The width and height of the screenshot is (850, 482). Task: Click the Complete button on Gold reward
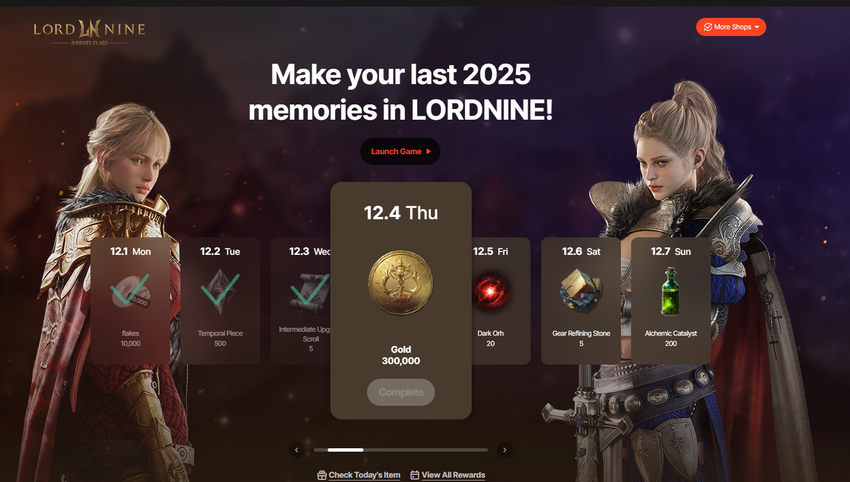point(400,392)
